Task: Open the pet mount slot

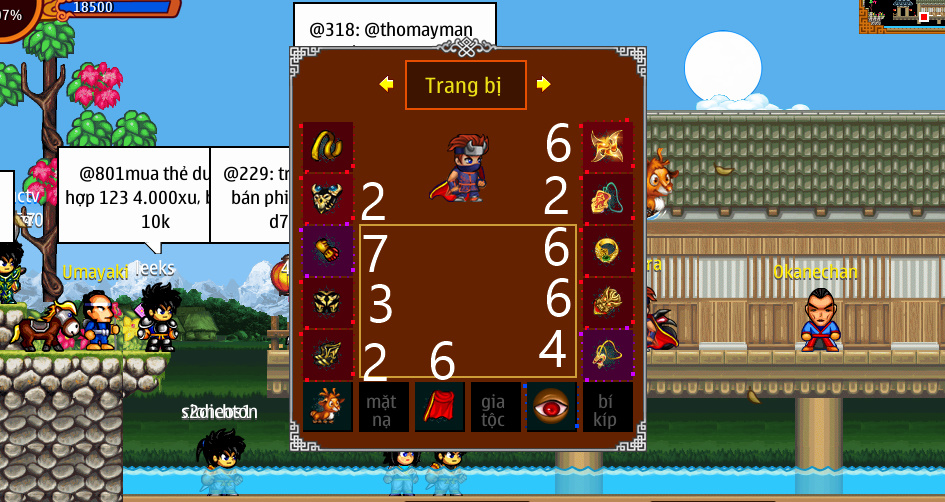Action: click(328, 407)
